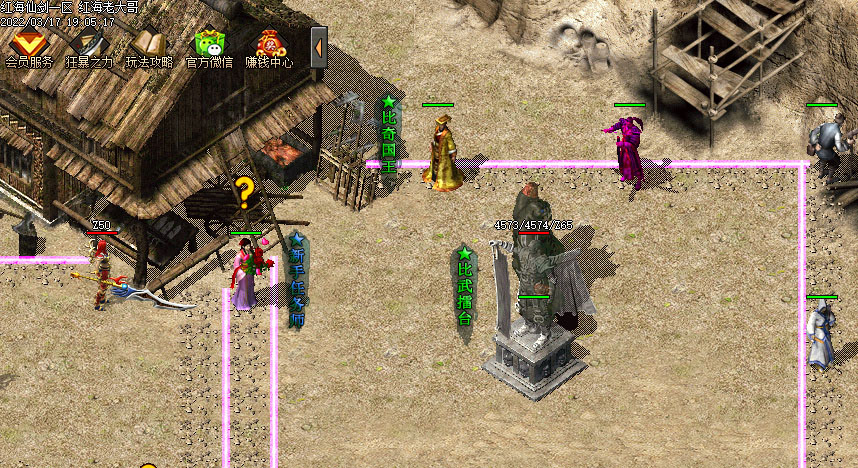Open the 赚钱中心 money bag icon

click(269, 45)
